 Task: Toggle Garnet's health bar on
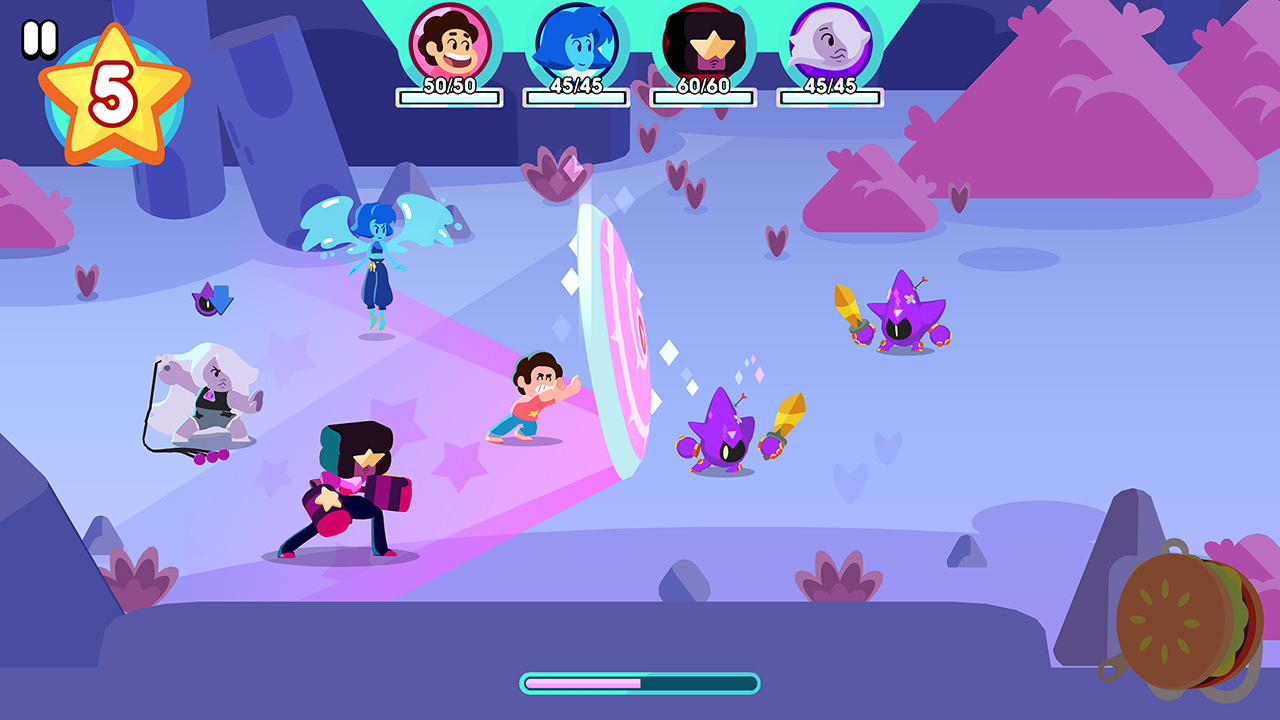(x=702, y=95)
